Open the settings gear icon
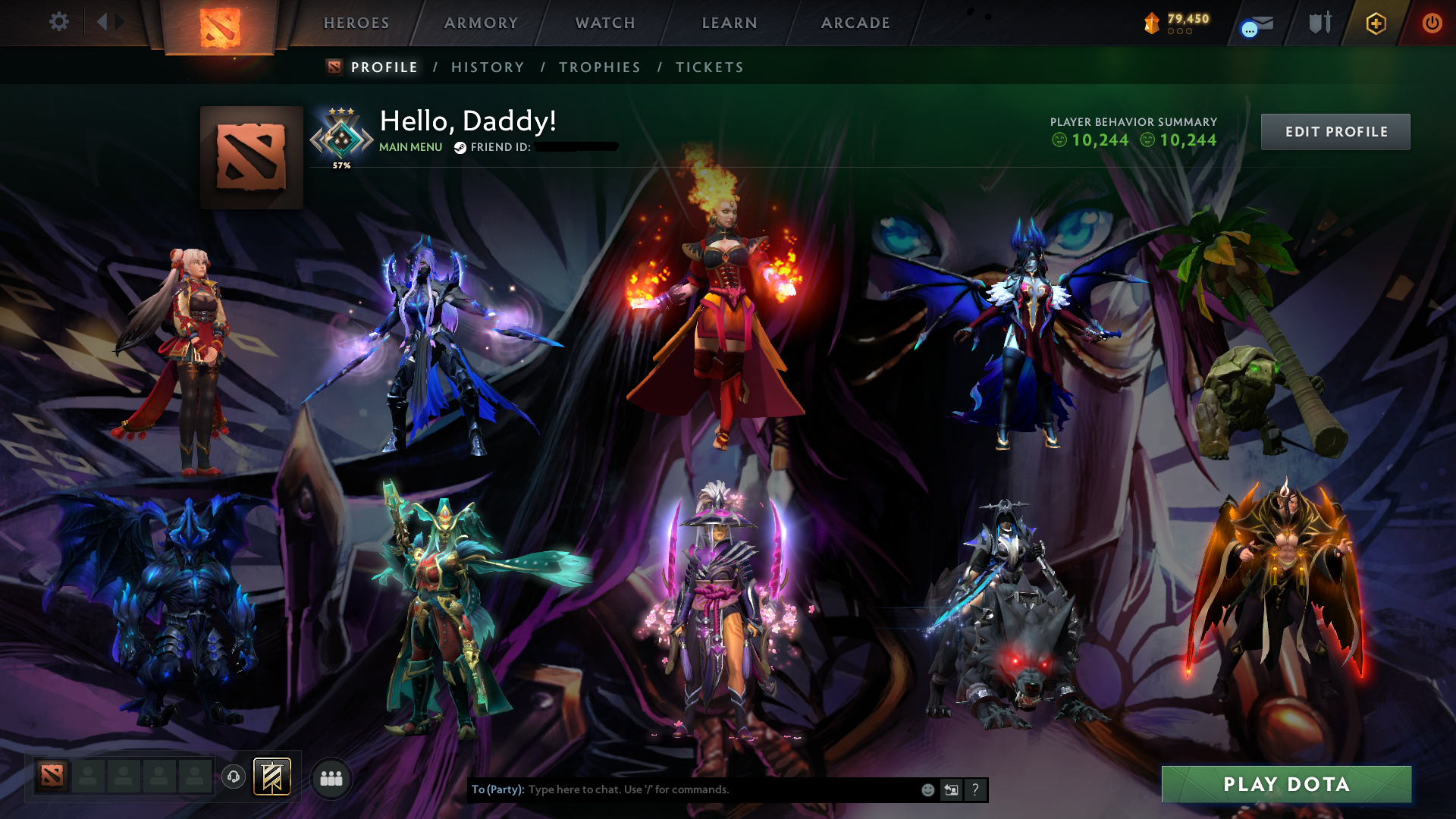Image resolution: width=1456 pixels, height=819 pixels. [x=59, y=22]
